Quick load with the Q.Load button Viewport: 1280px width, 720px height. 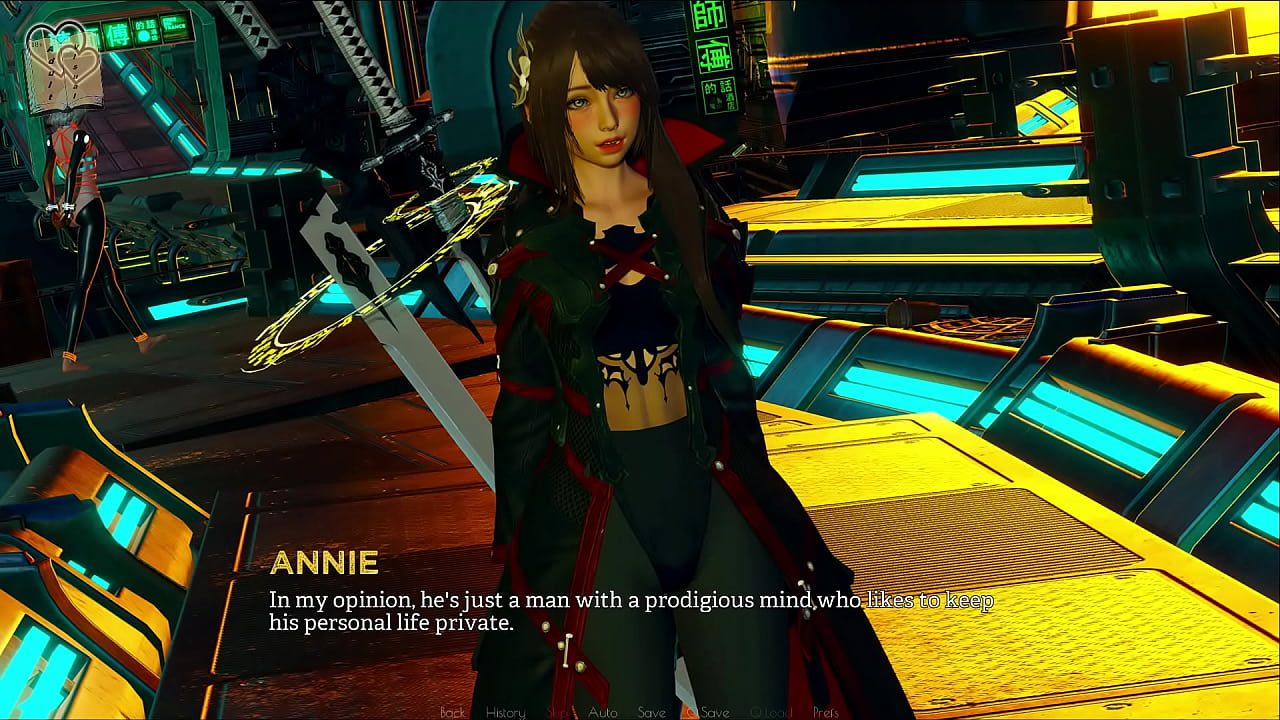coord(770,712)
